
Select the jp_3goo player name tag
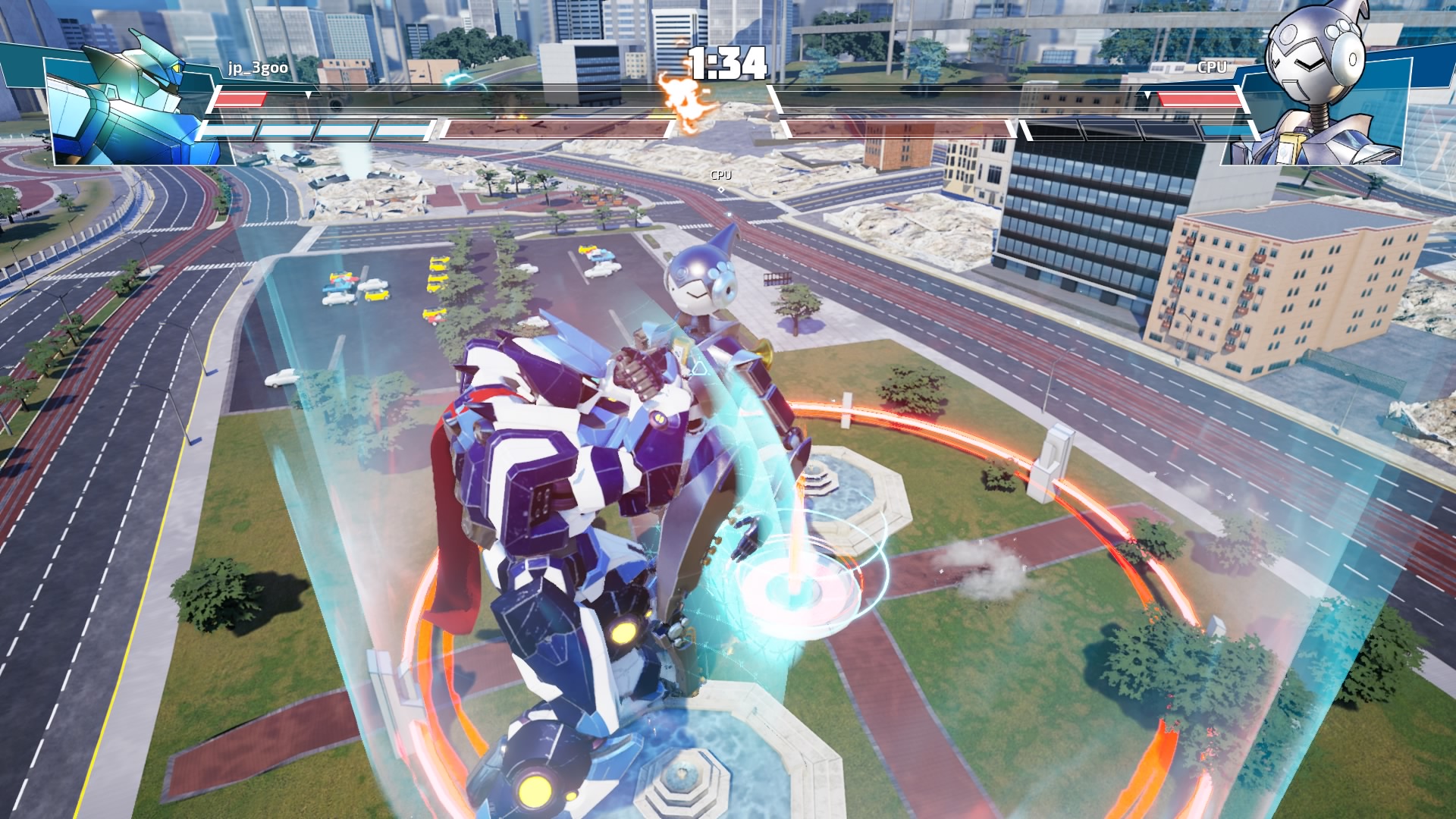pyautogui.click(x=258, y=67)
